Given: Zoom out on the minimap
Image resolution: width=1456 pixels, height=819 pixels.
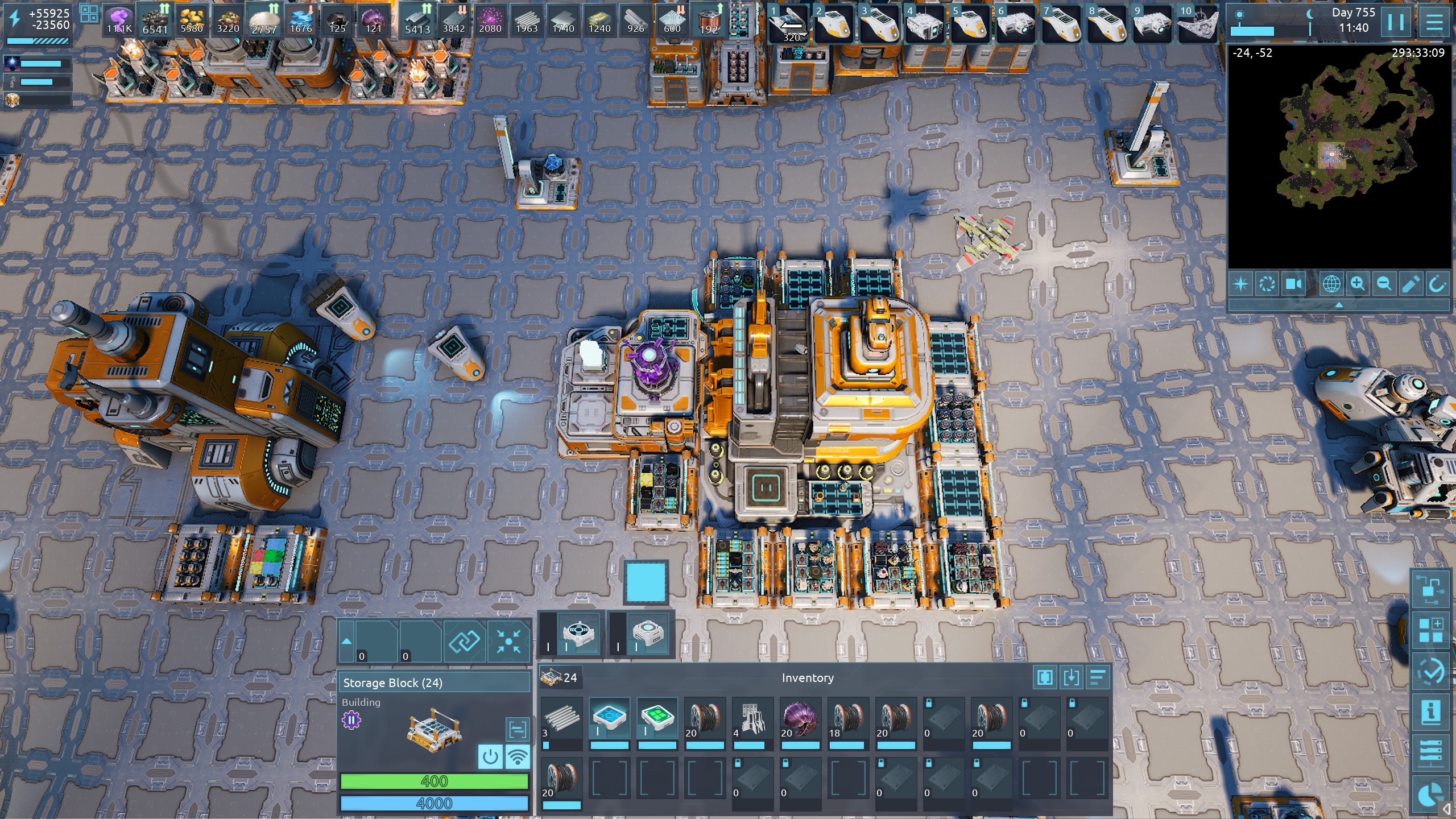Looking at the screenshot, I should 1384,284.
